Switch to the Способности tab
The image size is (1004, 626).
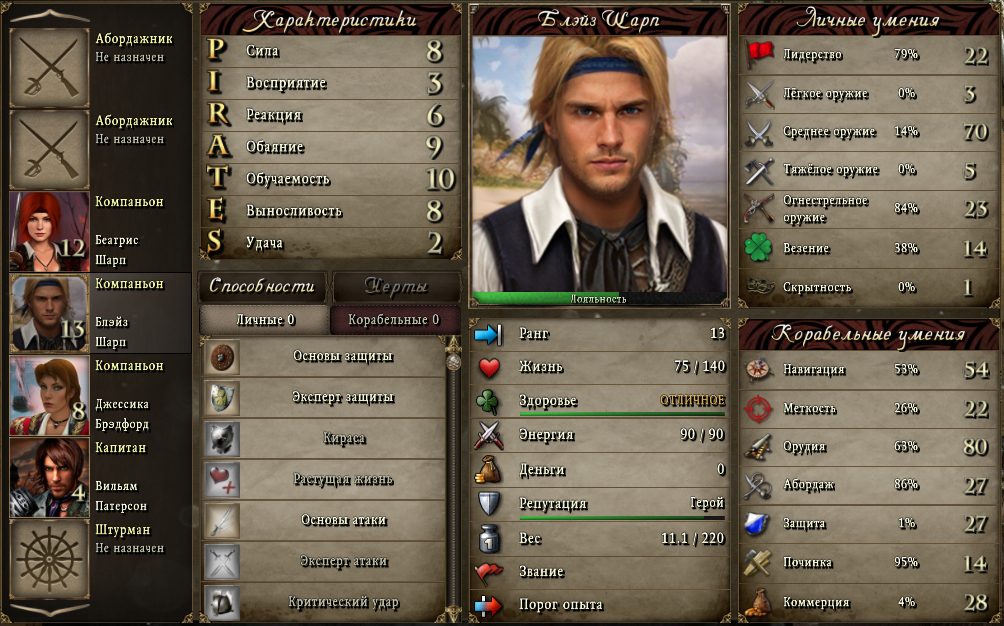coord(263,286)
